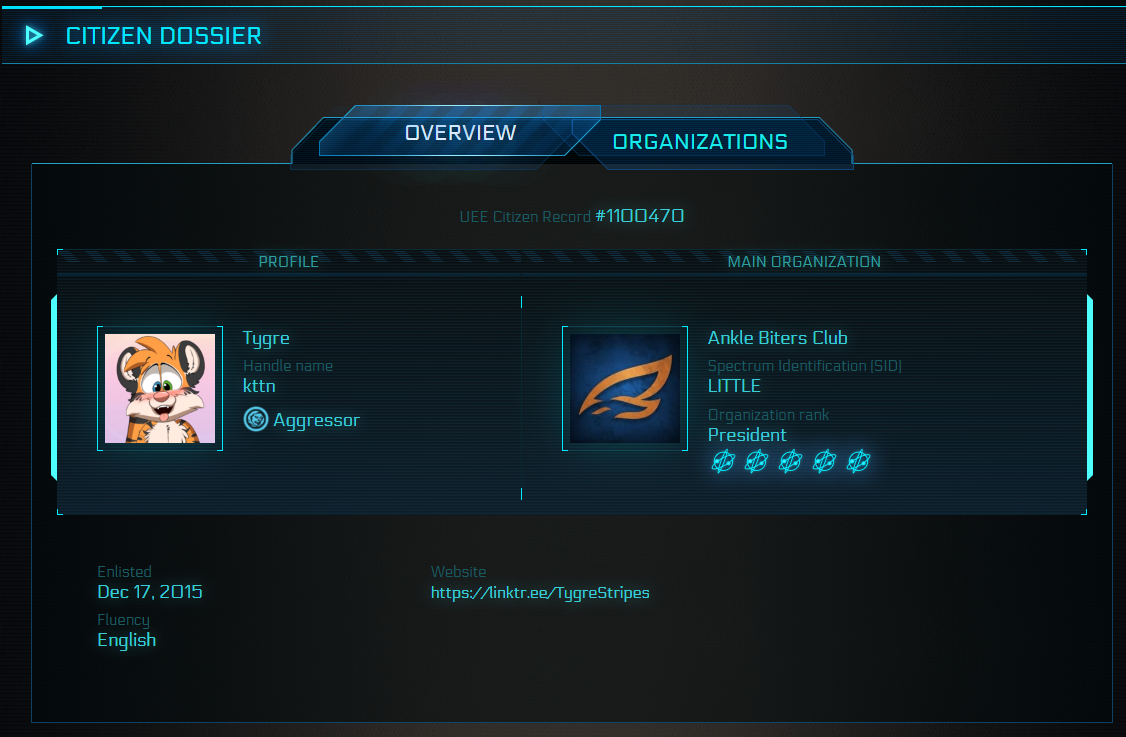
Task: Select the tiger avatar profile picture
Action: click(160, 389)
